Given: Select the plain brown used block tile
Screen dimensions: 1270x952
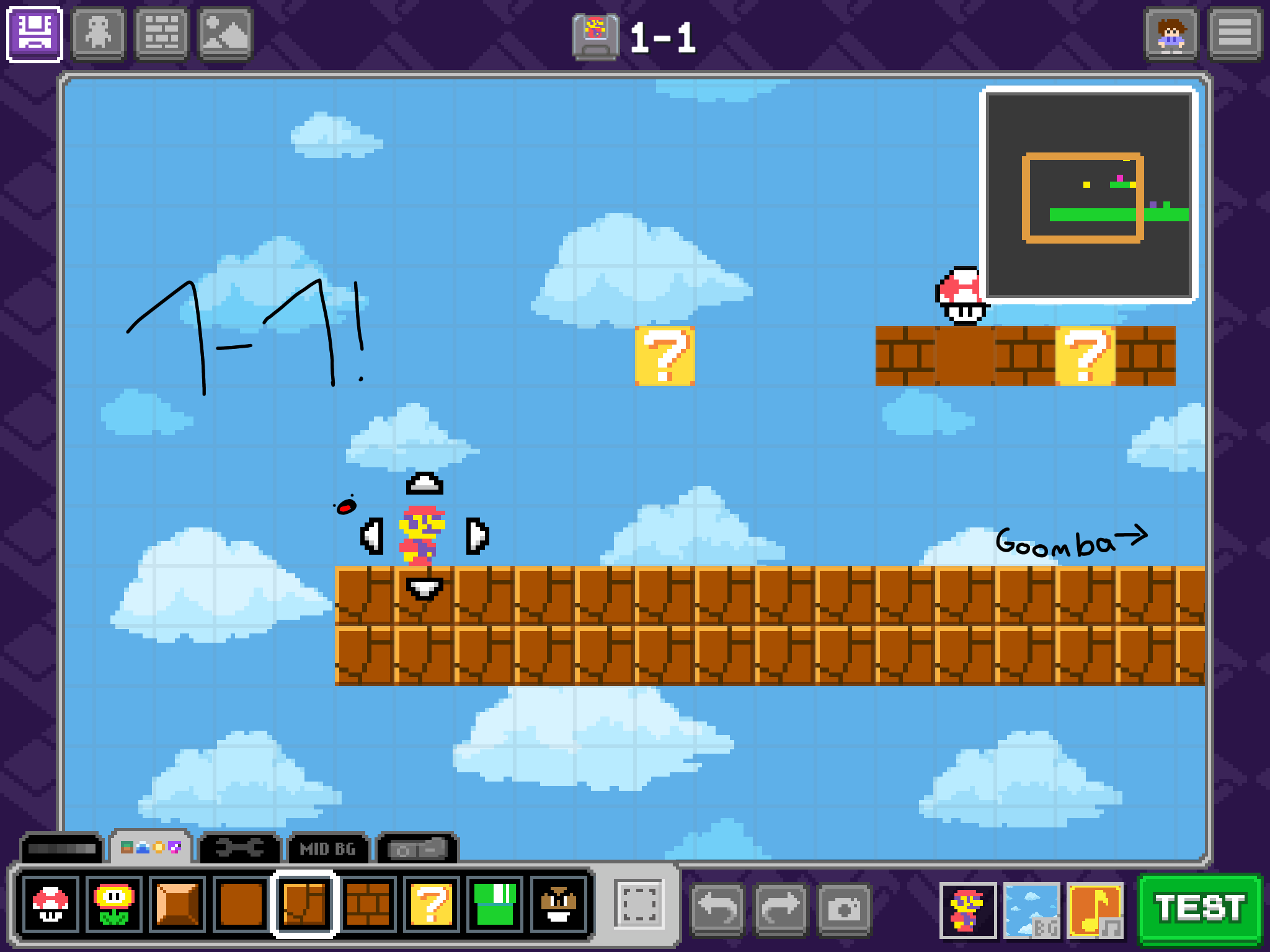Looking at the screenshot, I should pyautogui.click(x=241, y=905).
